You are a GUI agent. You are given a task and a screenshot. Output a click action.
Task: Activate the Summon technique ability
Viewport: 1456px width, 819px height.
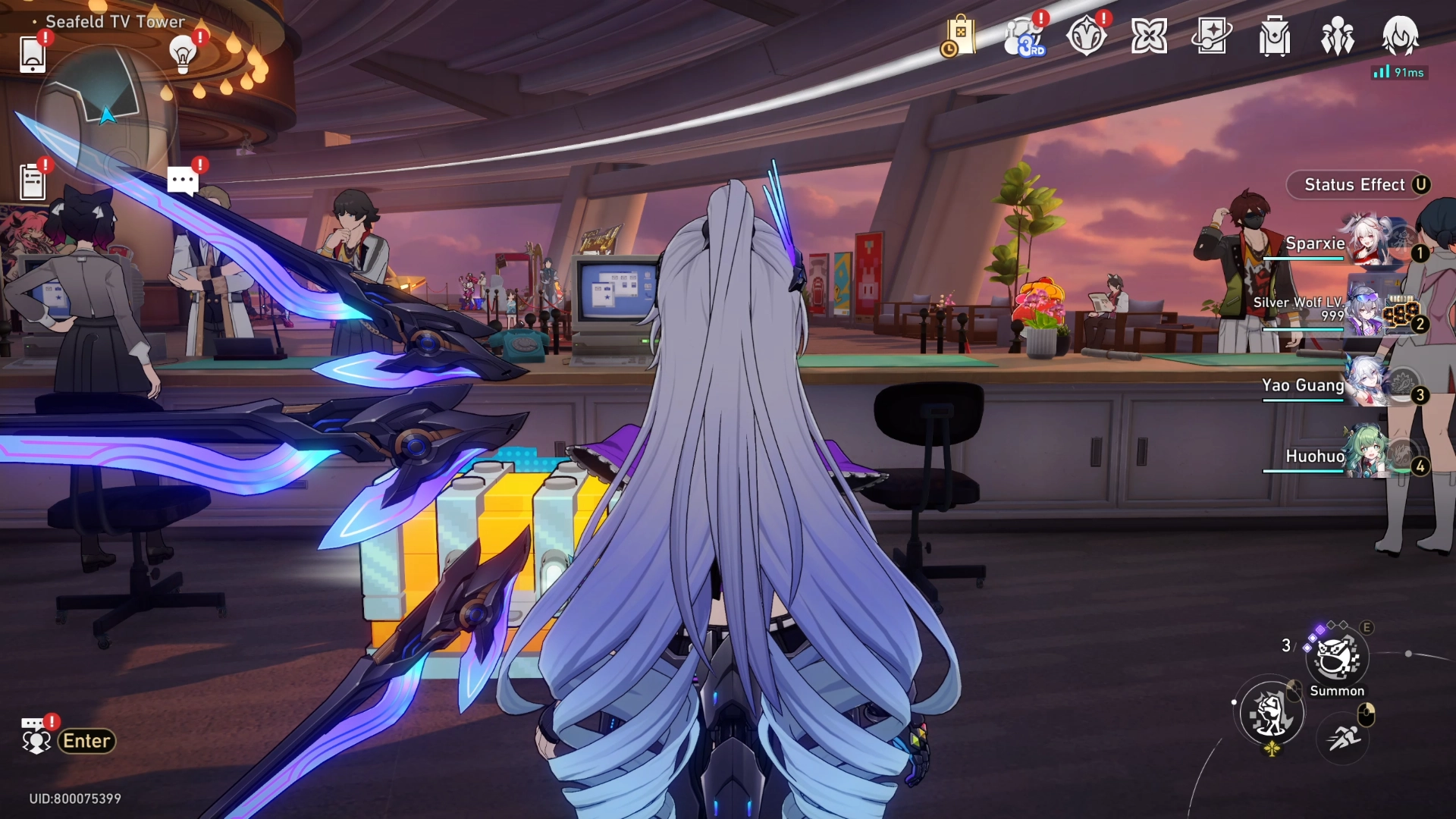pyautogui.click(x=1336, y=657)
